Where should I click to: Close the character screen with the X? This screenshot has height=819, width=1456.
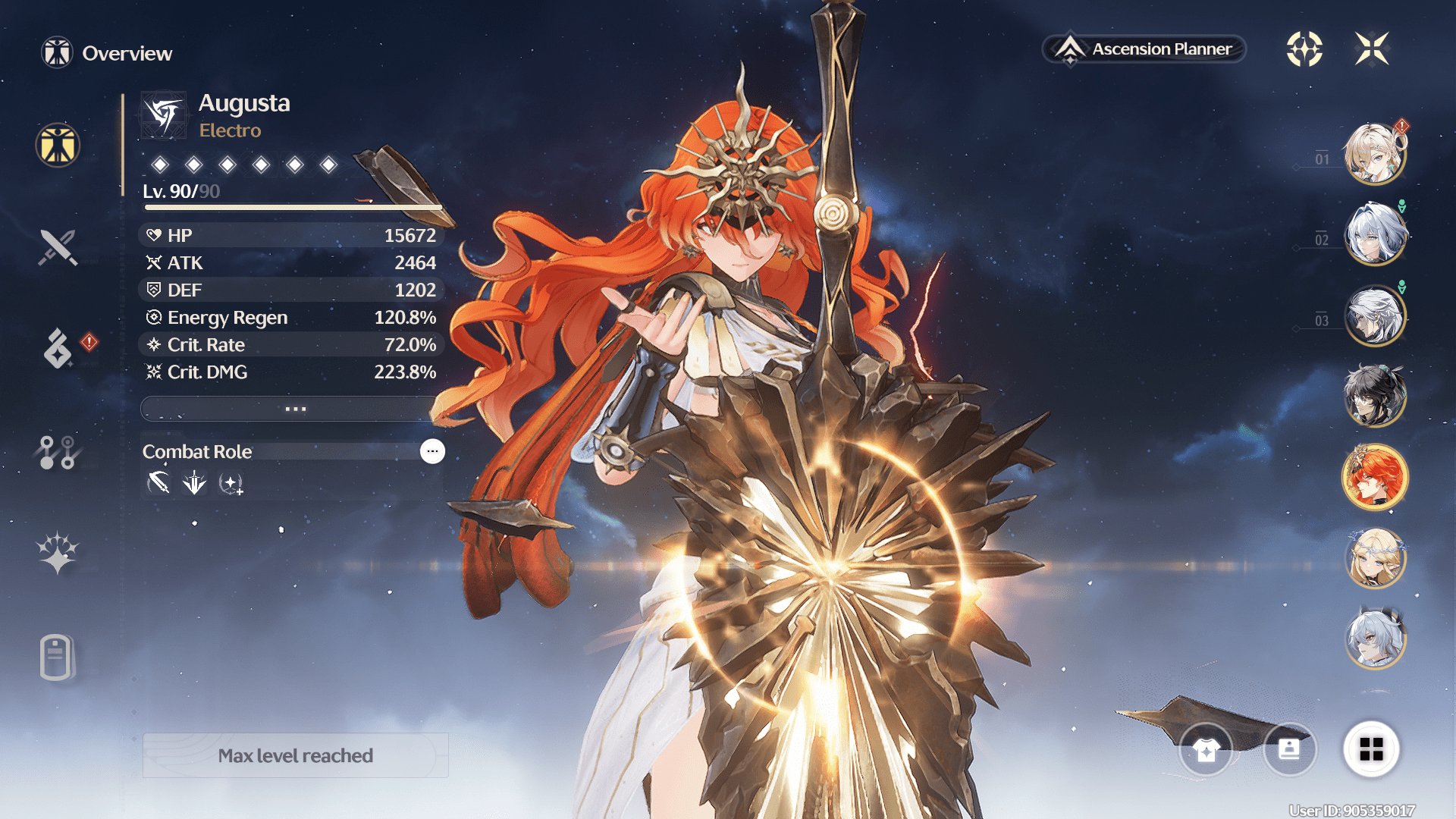pyautogui.click(x=1372, y=49)
